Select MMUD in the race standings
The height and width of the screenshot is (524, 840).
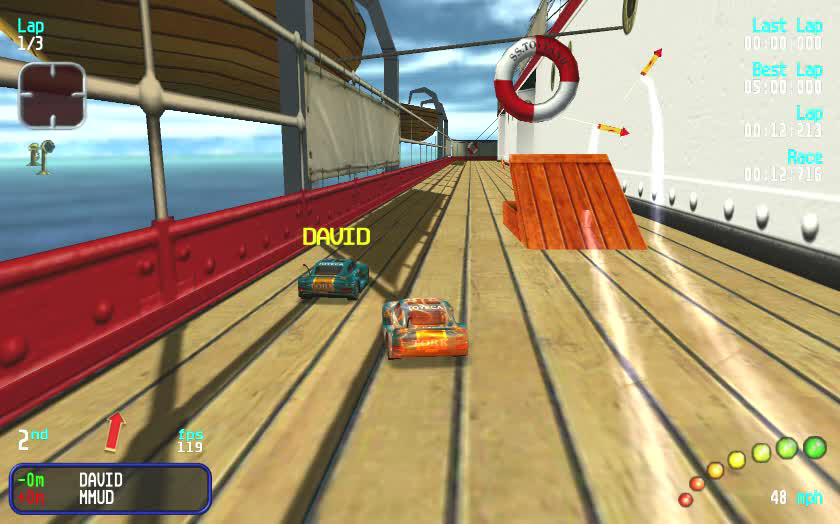97,496
